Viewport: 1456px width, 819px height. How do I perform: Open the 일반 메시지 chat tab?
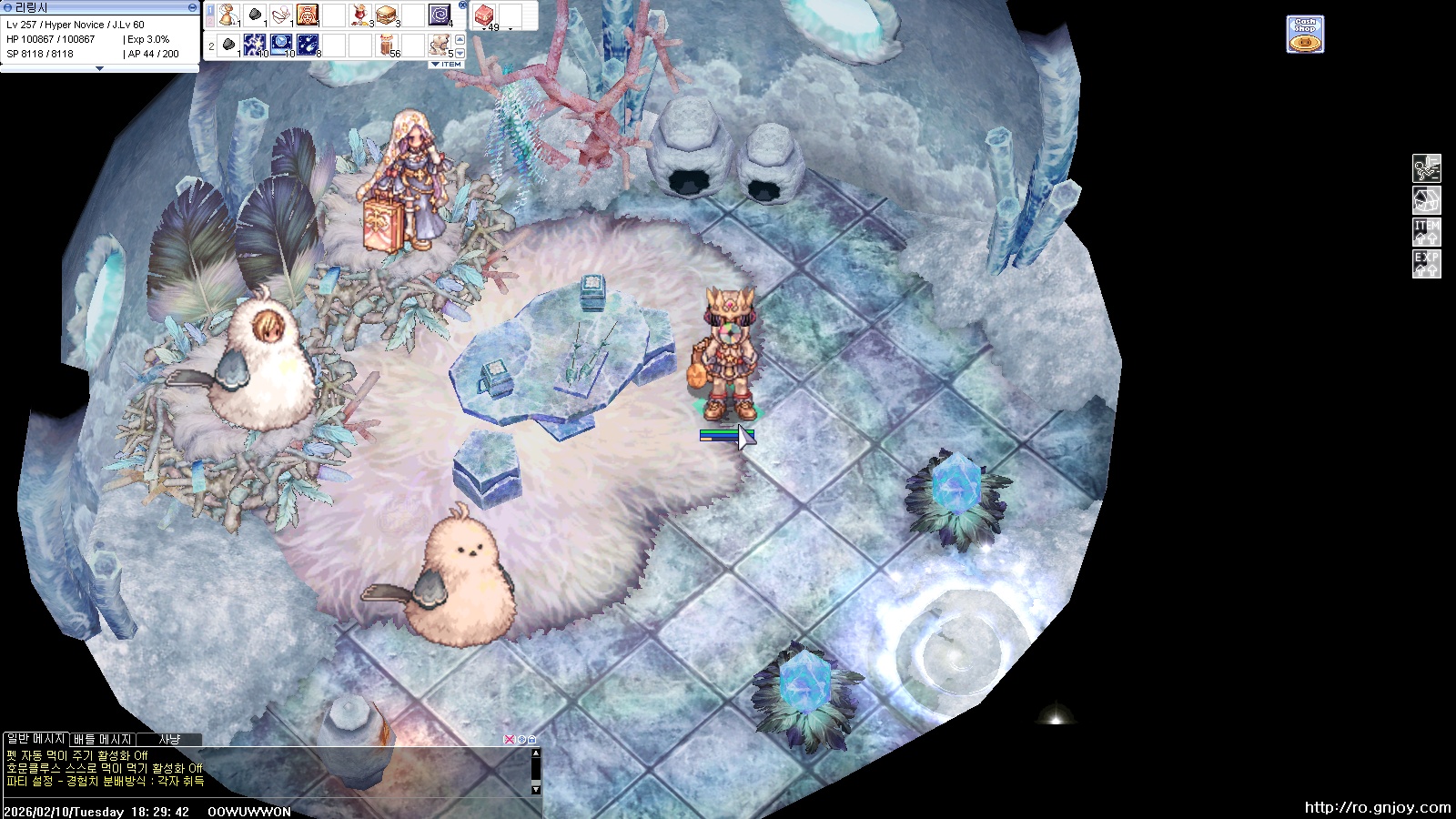tap(35, 739)
